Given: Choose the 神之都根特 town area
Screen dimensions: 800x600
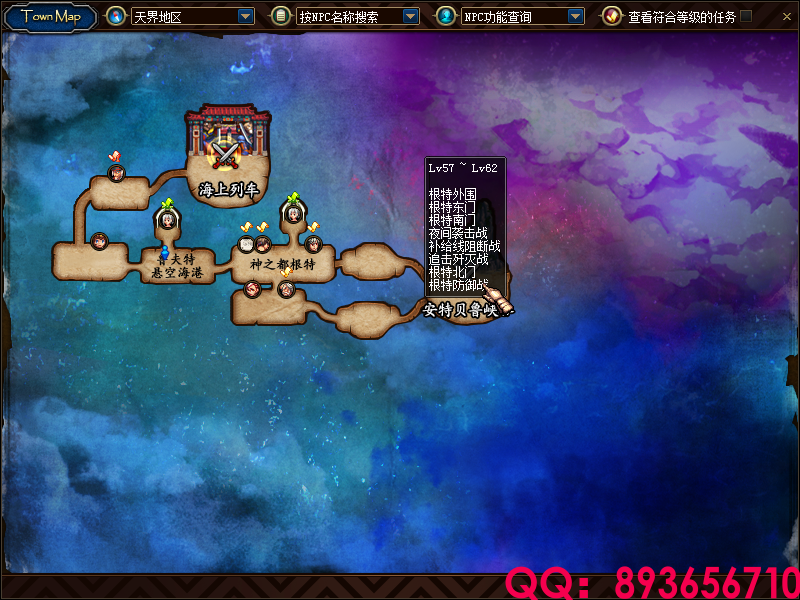Looking at the screenshot, I should point(282,265).
